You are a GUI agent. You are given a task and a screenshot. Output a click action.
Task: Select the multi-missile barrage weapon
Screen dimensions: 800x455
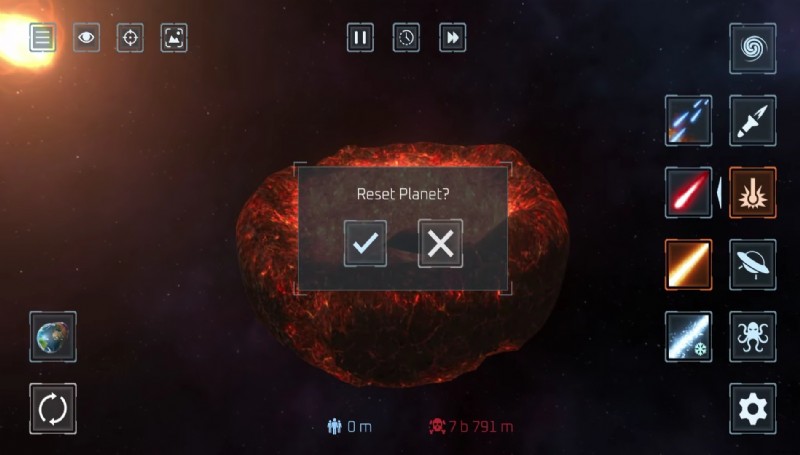point(689,121)
